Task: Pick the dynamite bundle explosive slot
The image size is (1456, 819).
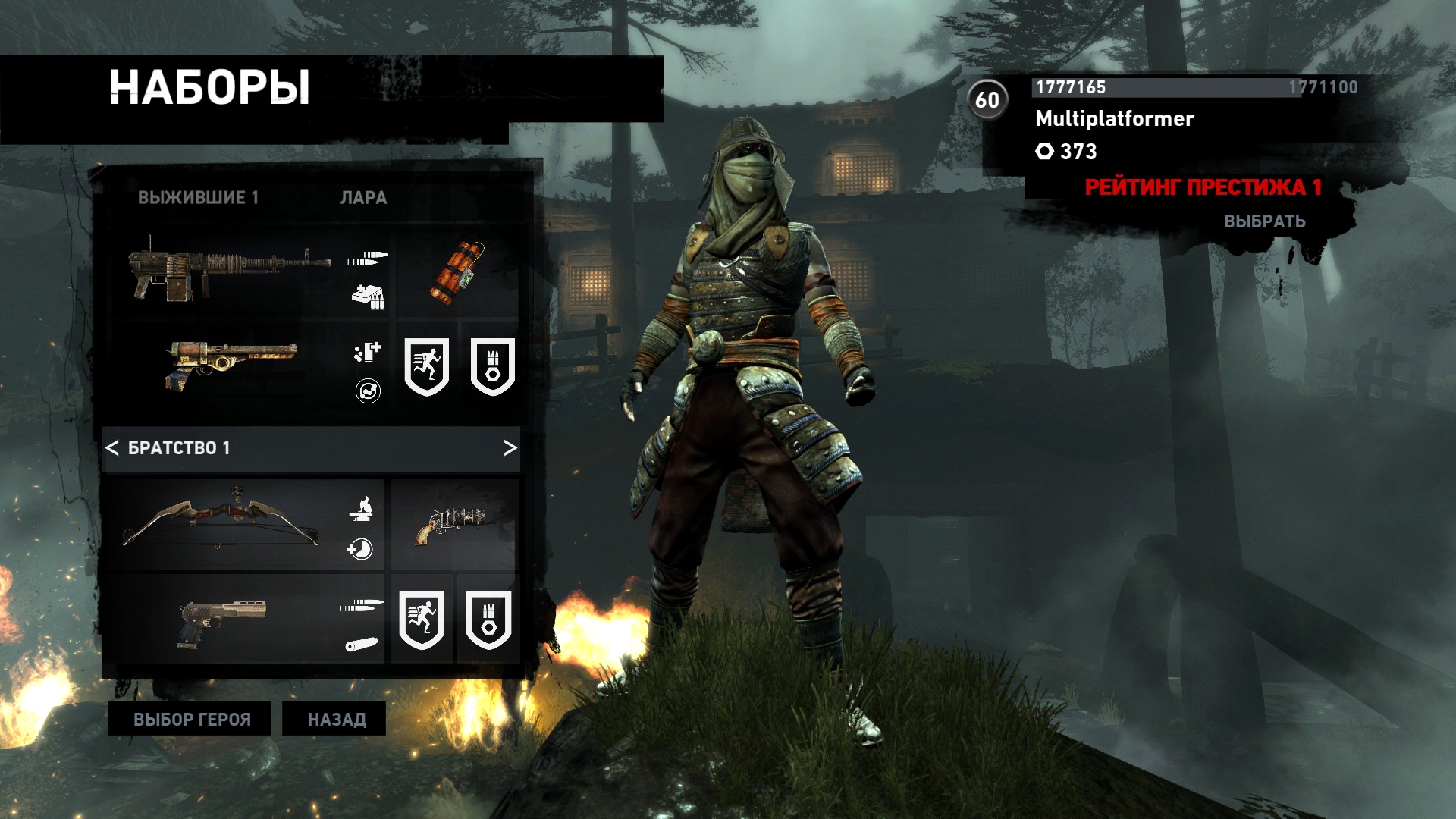Action: coord(458,272)
